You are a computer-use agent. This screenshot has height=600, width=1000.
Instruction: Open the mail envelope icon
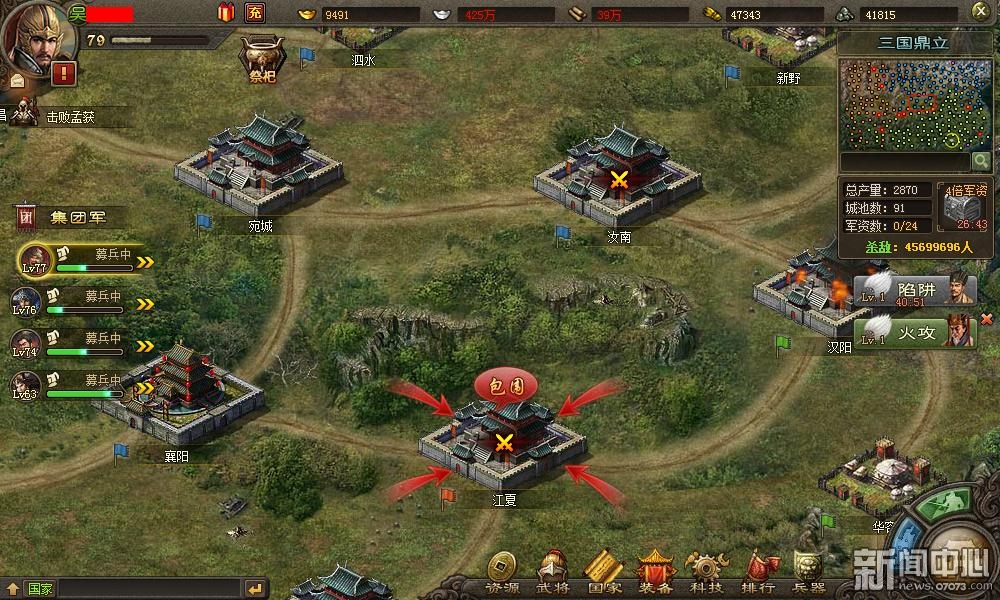pyautogui.click(x=17, y=81)
